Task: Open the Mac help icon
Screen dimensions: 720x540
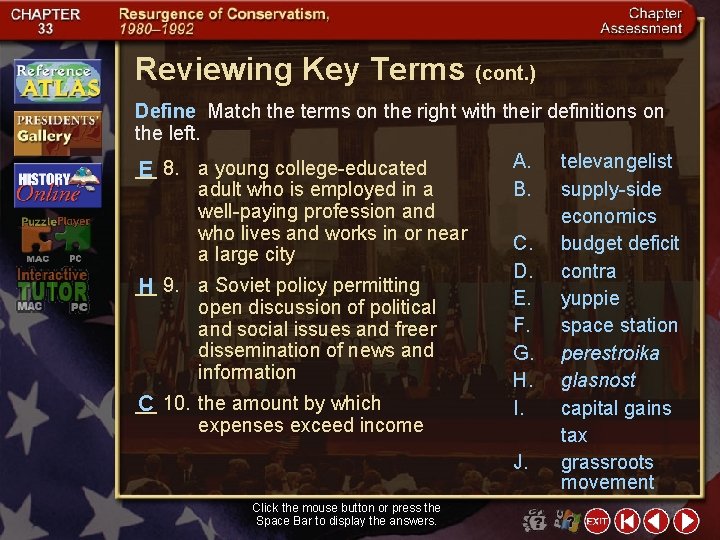Action: coord(537,521)
